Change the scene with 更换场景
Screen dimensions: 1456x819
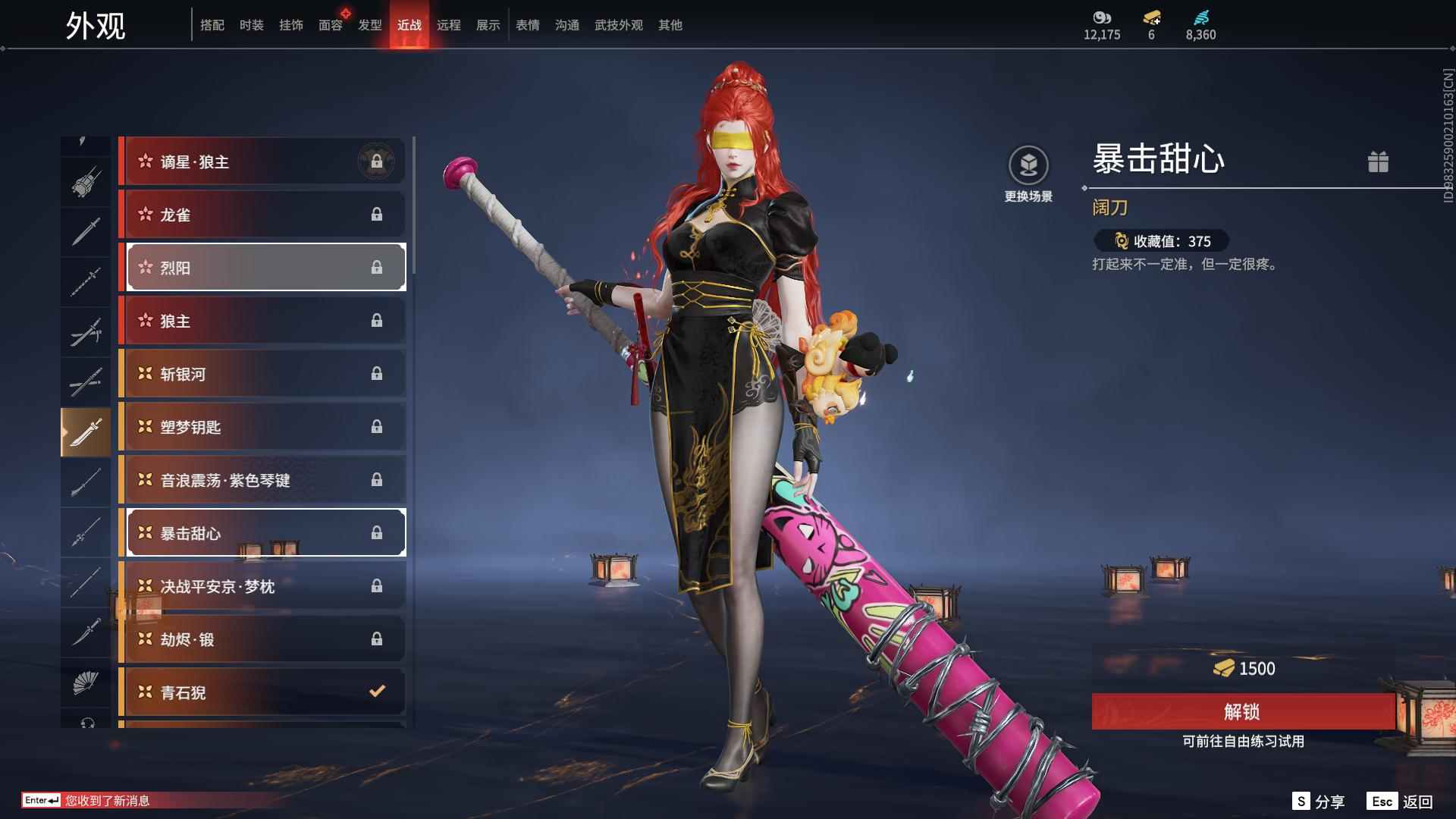(x=1028, y=174)
